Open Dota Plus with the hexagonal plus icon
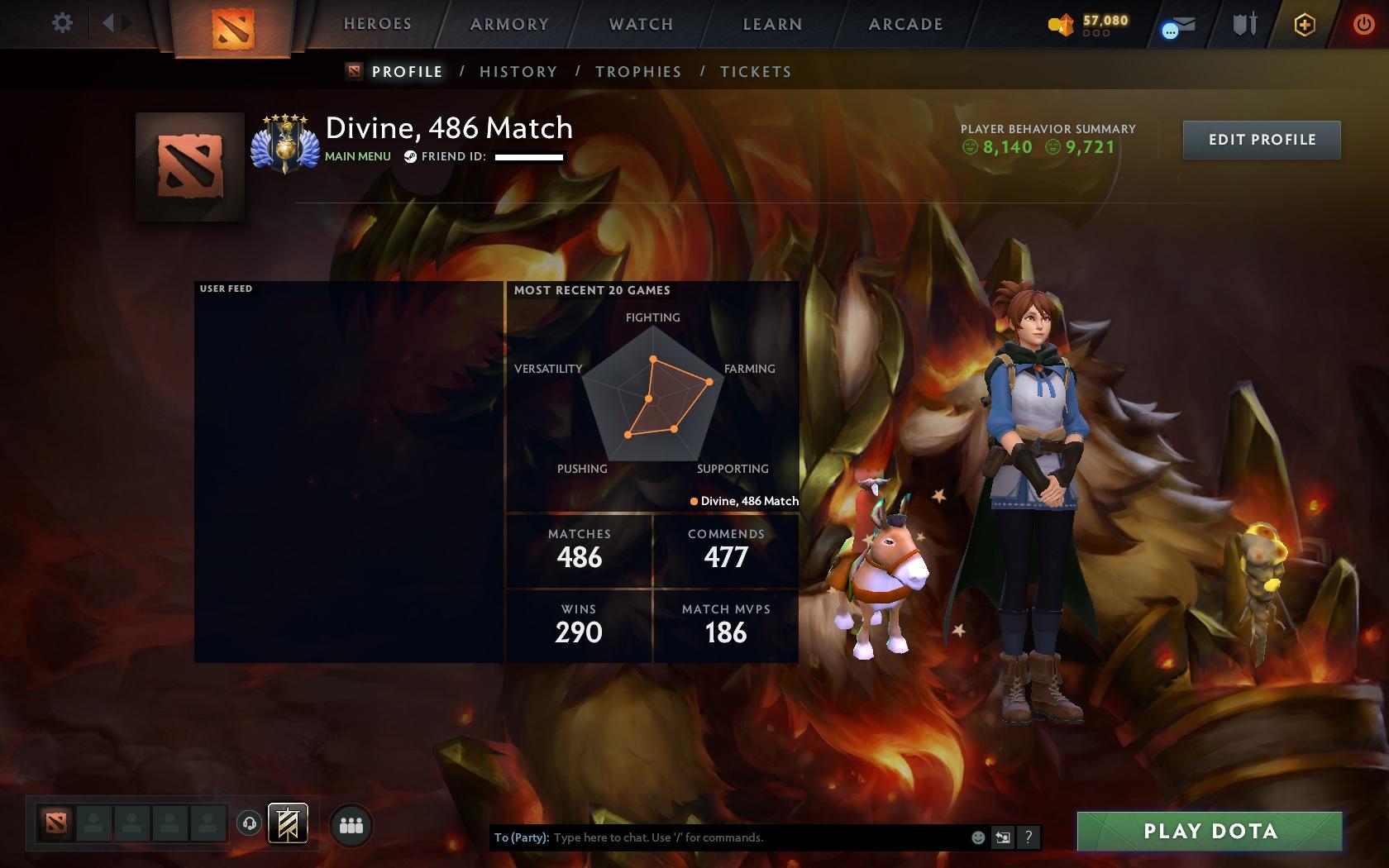The width and height of the screenshot is (1389, 868). tap(1305, 25)
